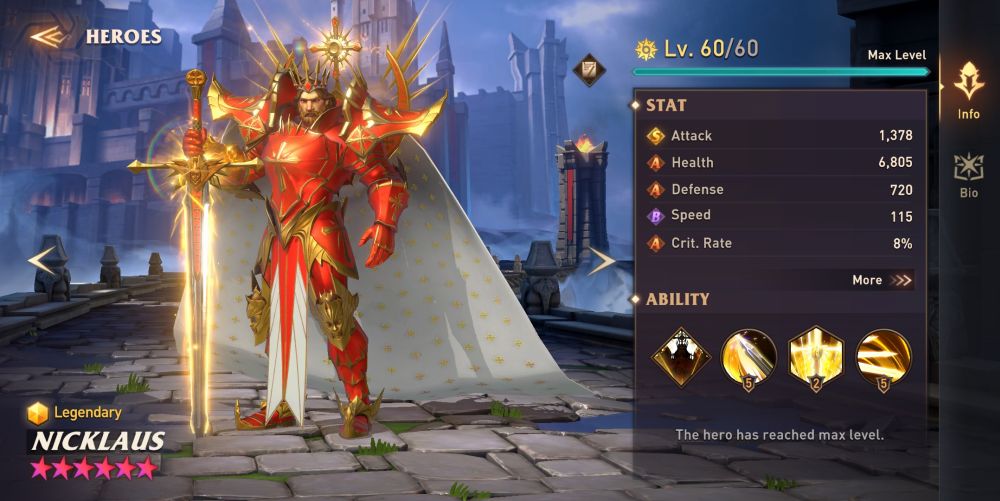View the next hero with right arrow
Screen dimensions: 1000x501
601,261
